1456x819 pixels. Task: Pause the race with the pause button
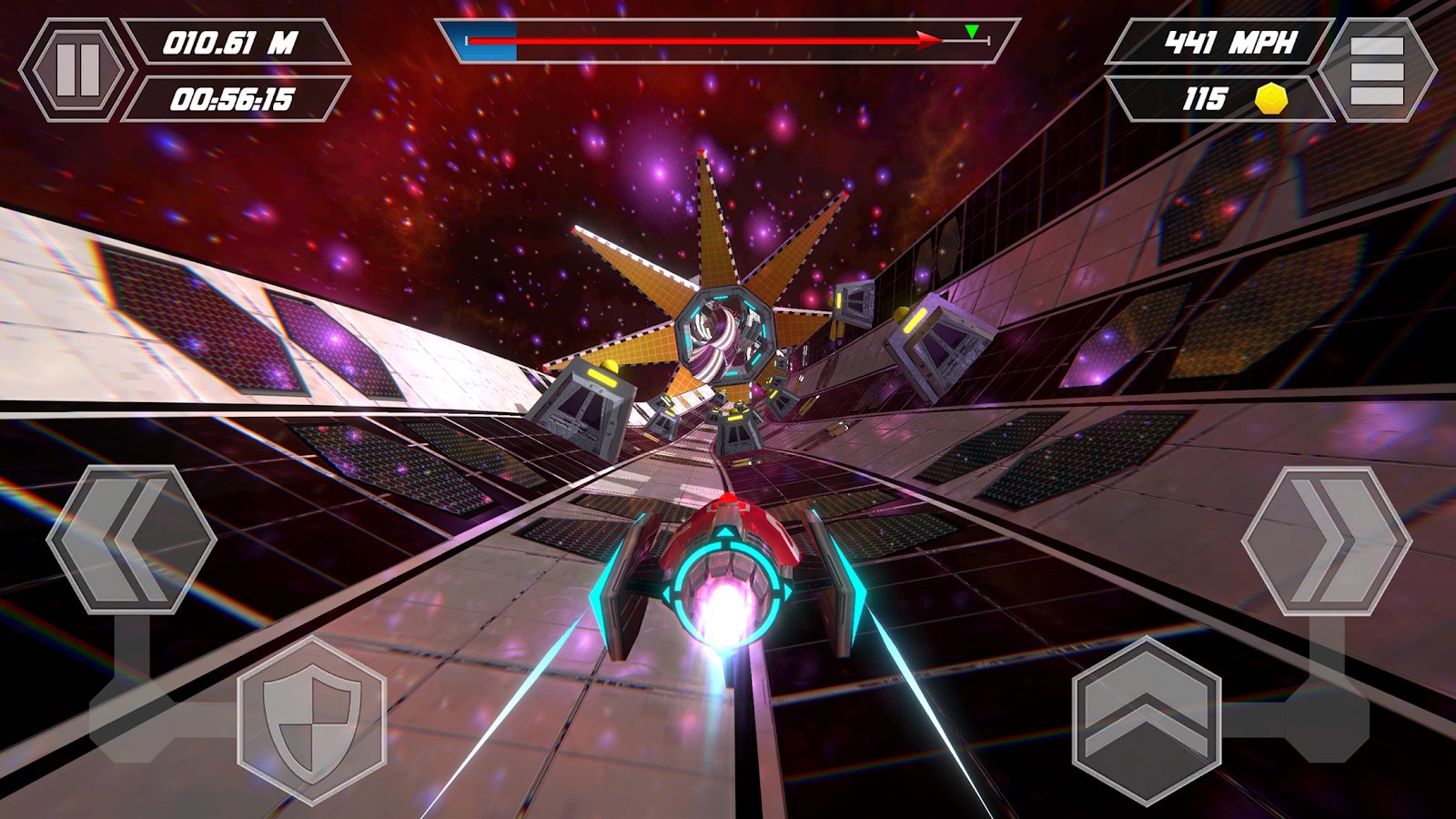77,70
